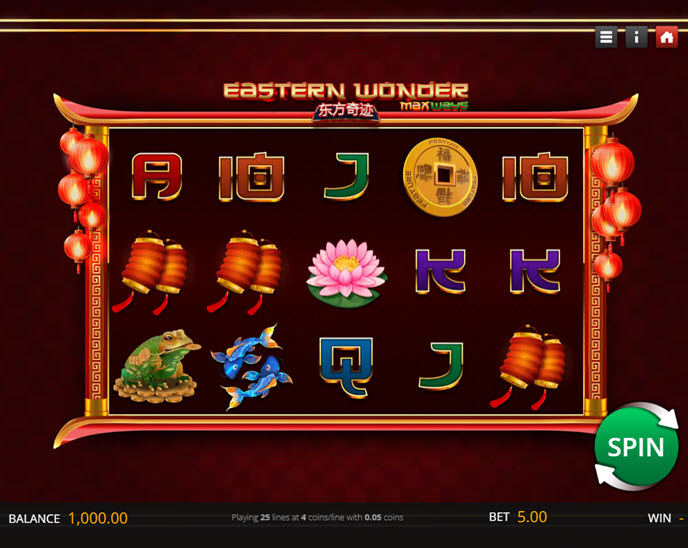
Task: Spin the reels with the green SPIN button
Action: click(636, 446)
